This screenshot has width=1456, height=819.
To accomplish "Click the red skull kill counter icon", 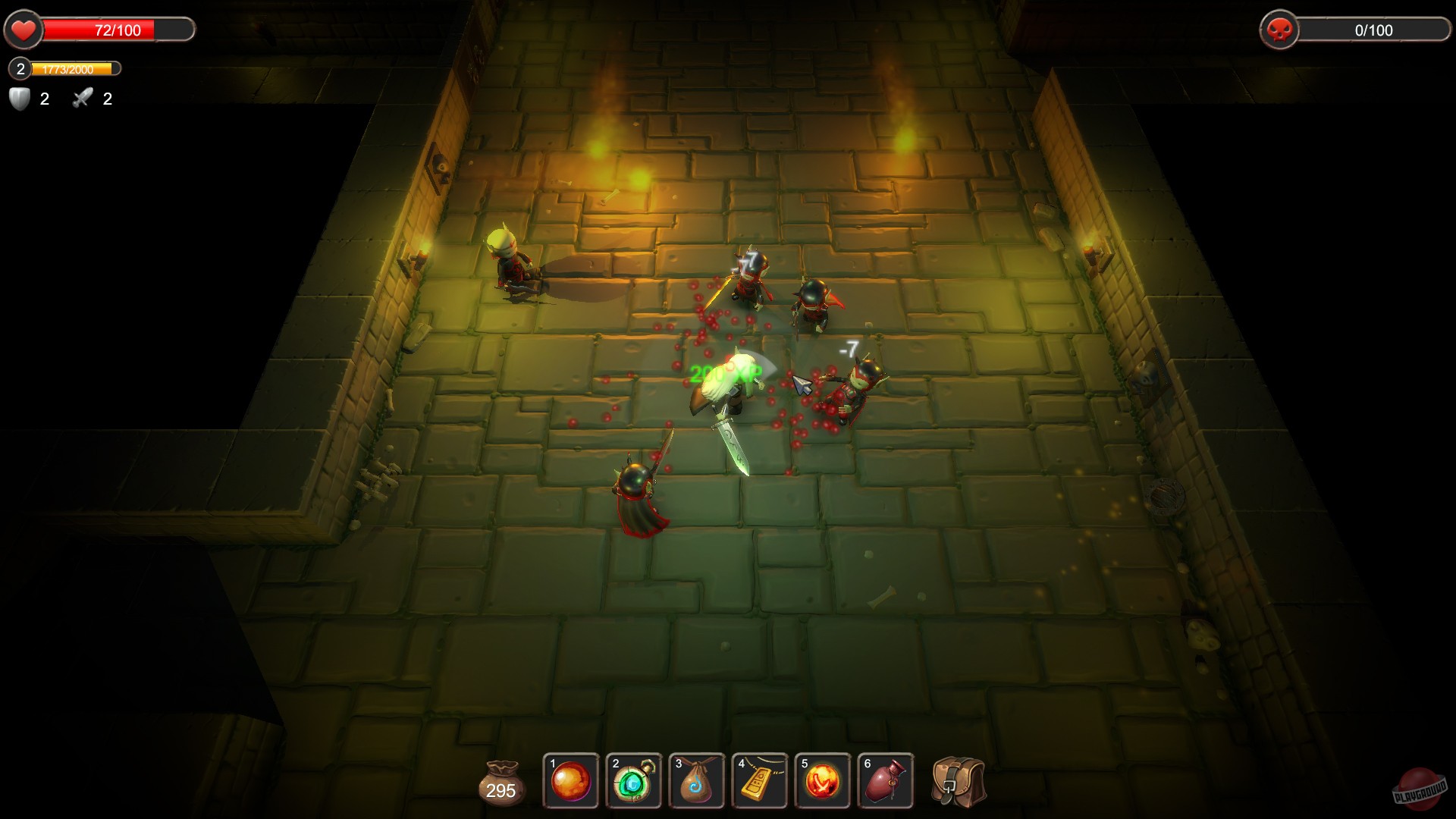I will pos(1280,30).
